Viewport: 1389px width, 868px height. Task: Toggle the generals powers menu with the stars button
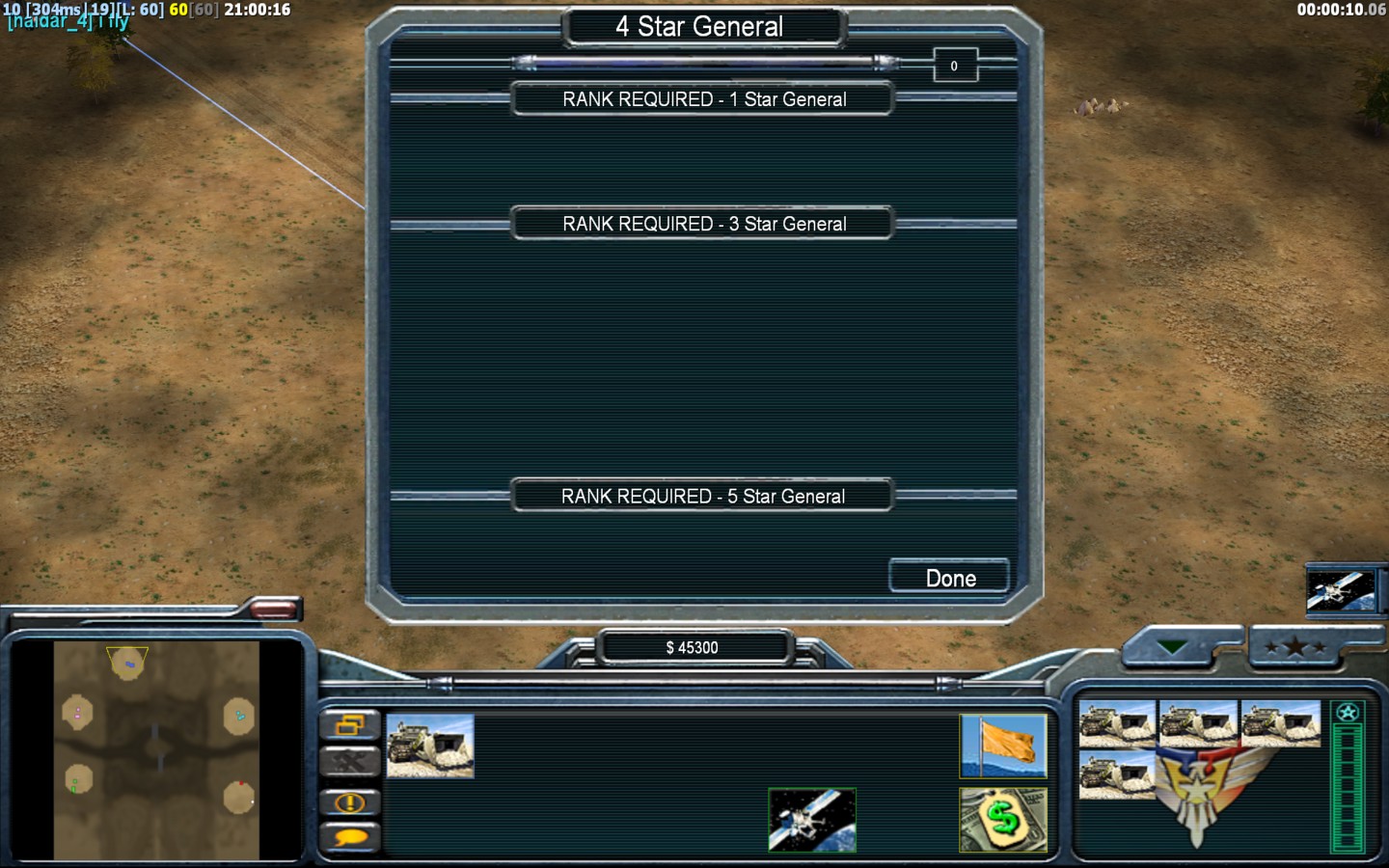pos(1294,647)
